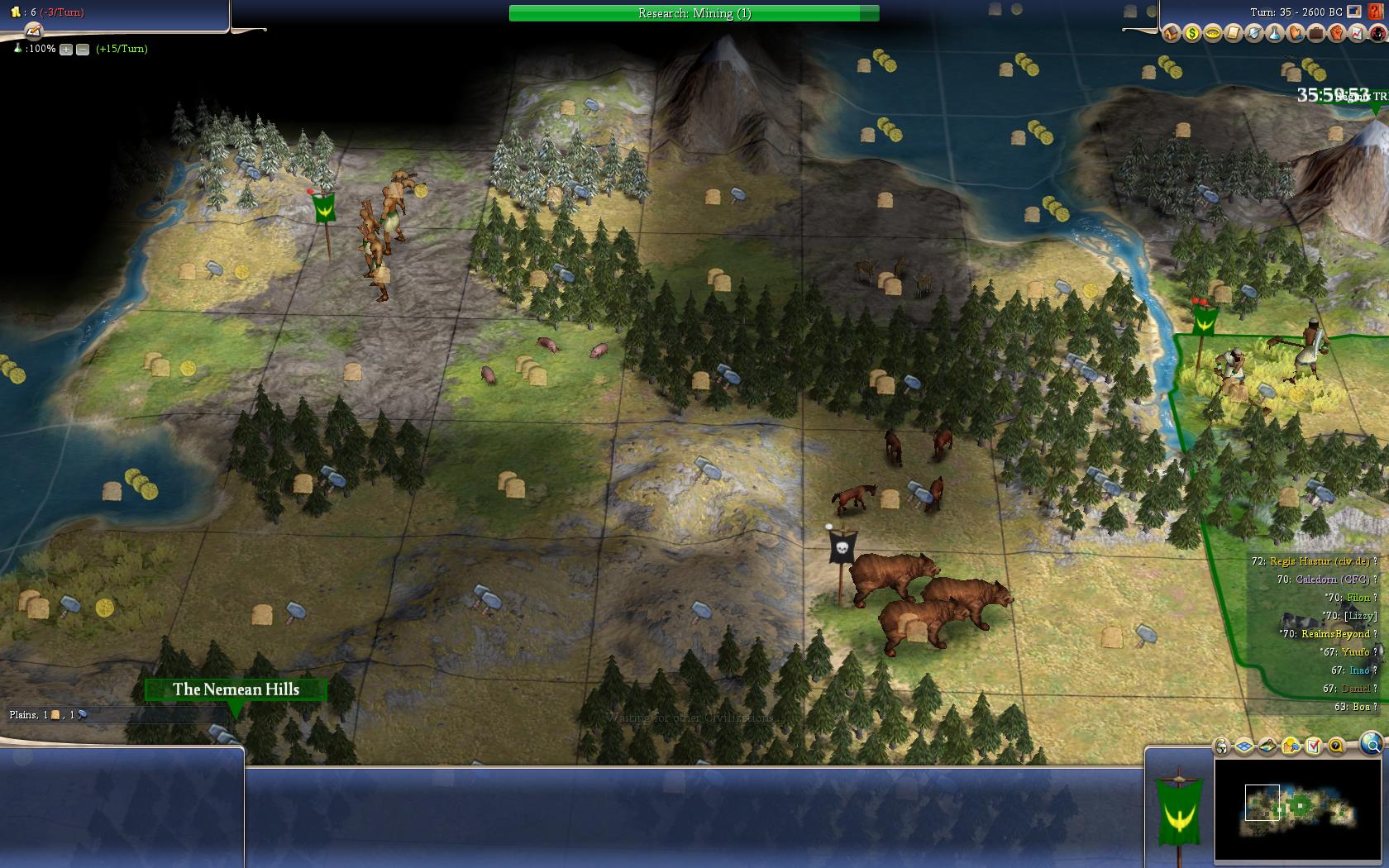Open the Info Screen graph icon
The image size is (1389, 868).
1357,33
